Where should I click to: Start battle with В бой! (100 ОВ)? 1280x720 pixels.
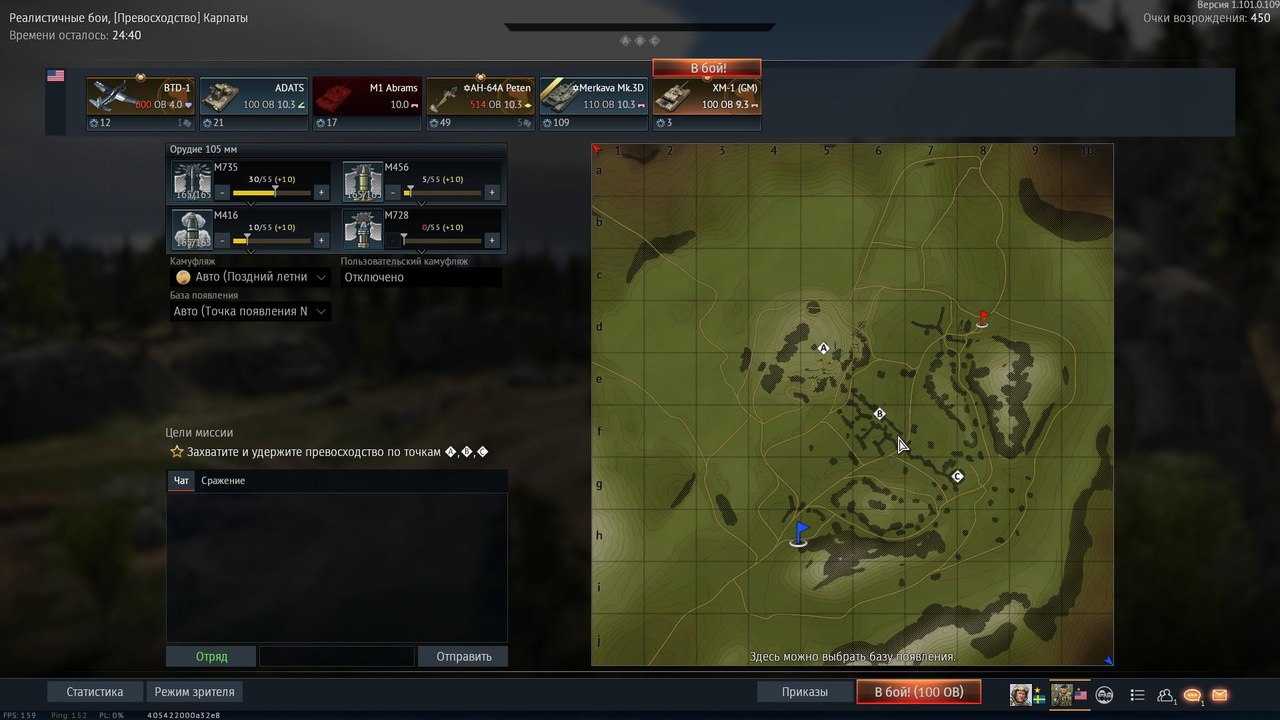[918, 692]
